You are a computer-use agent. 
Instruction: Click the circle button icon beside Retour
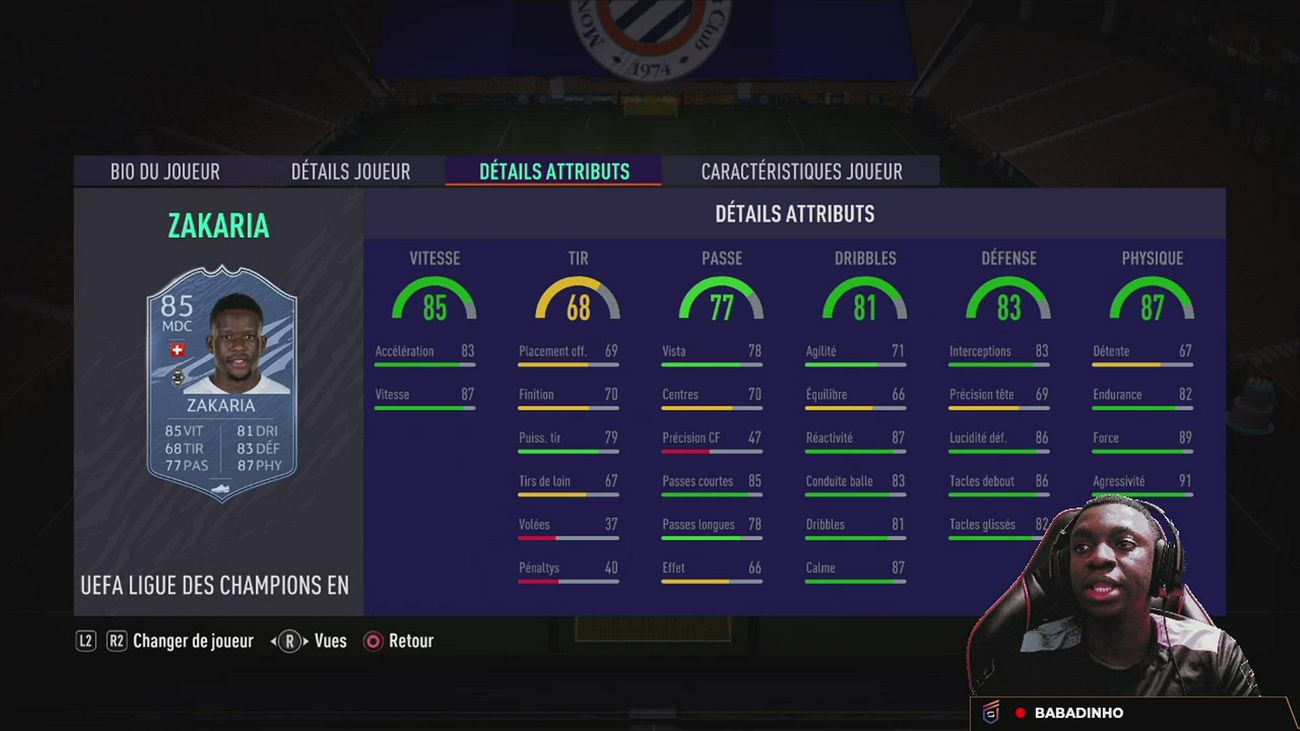click(x=371, y=641)
